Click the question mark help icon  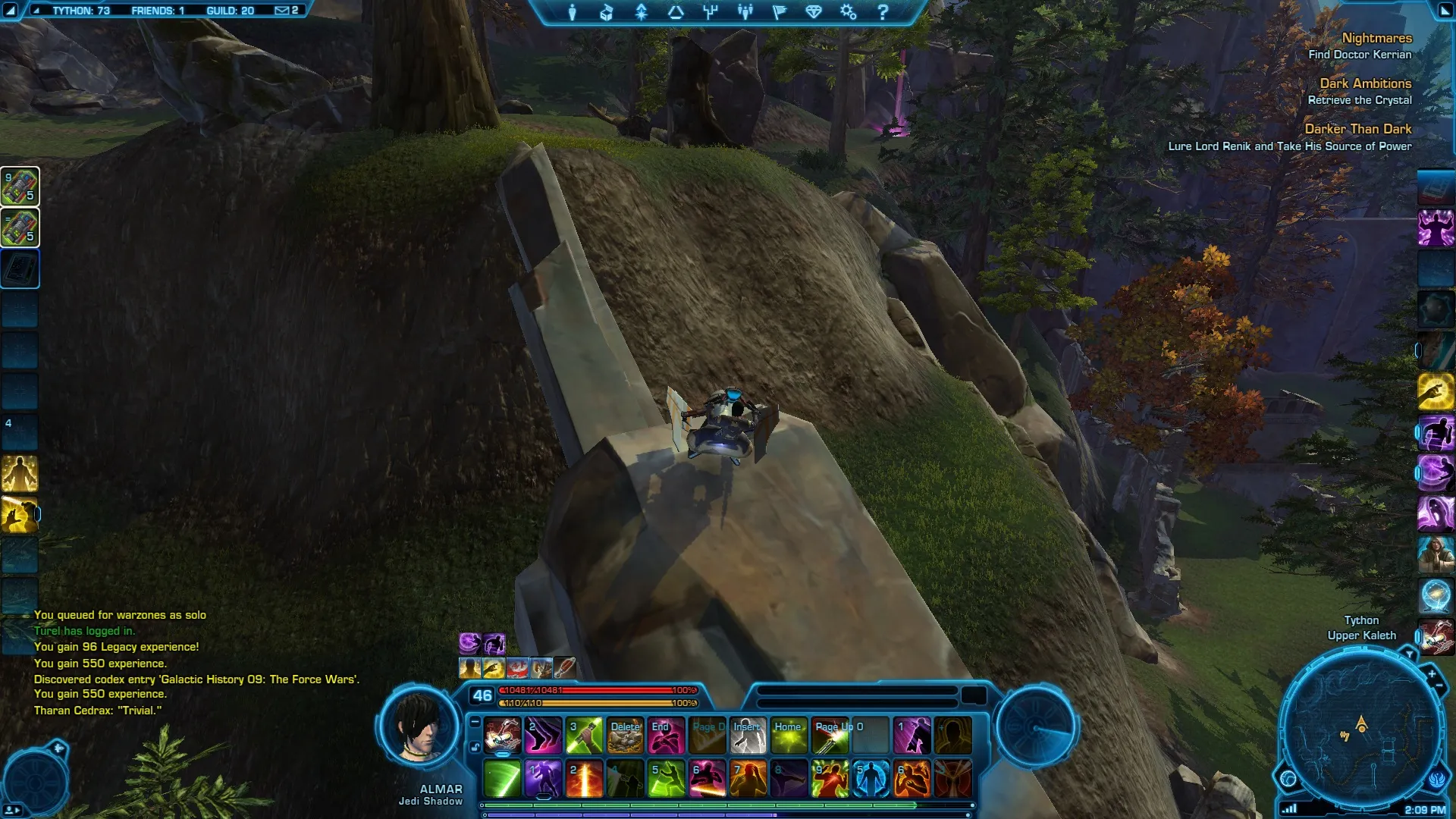click(882, 12)
